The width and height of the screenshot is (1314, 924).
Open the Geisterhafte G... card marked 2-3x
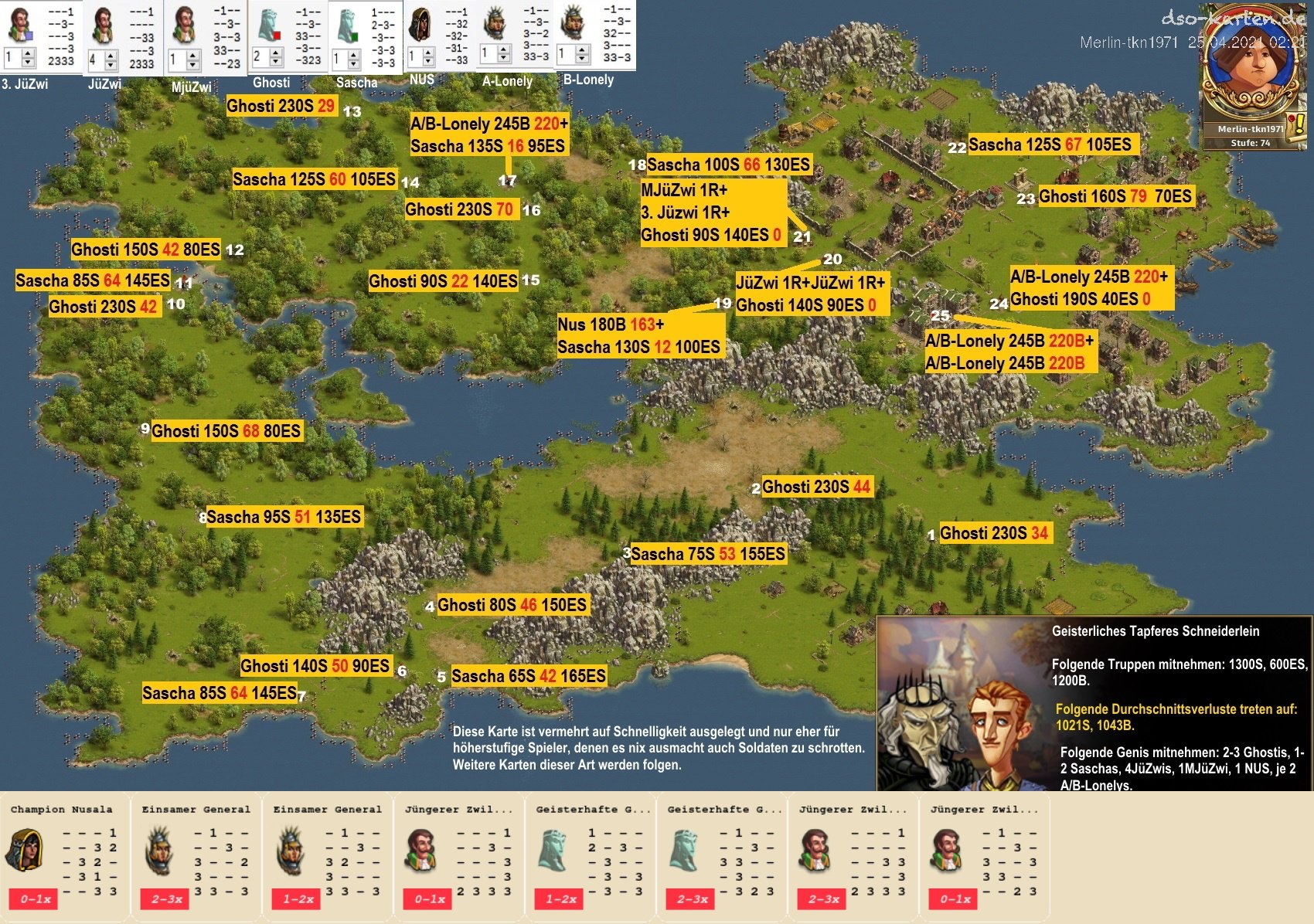720,858
